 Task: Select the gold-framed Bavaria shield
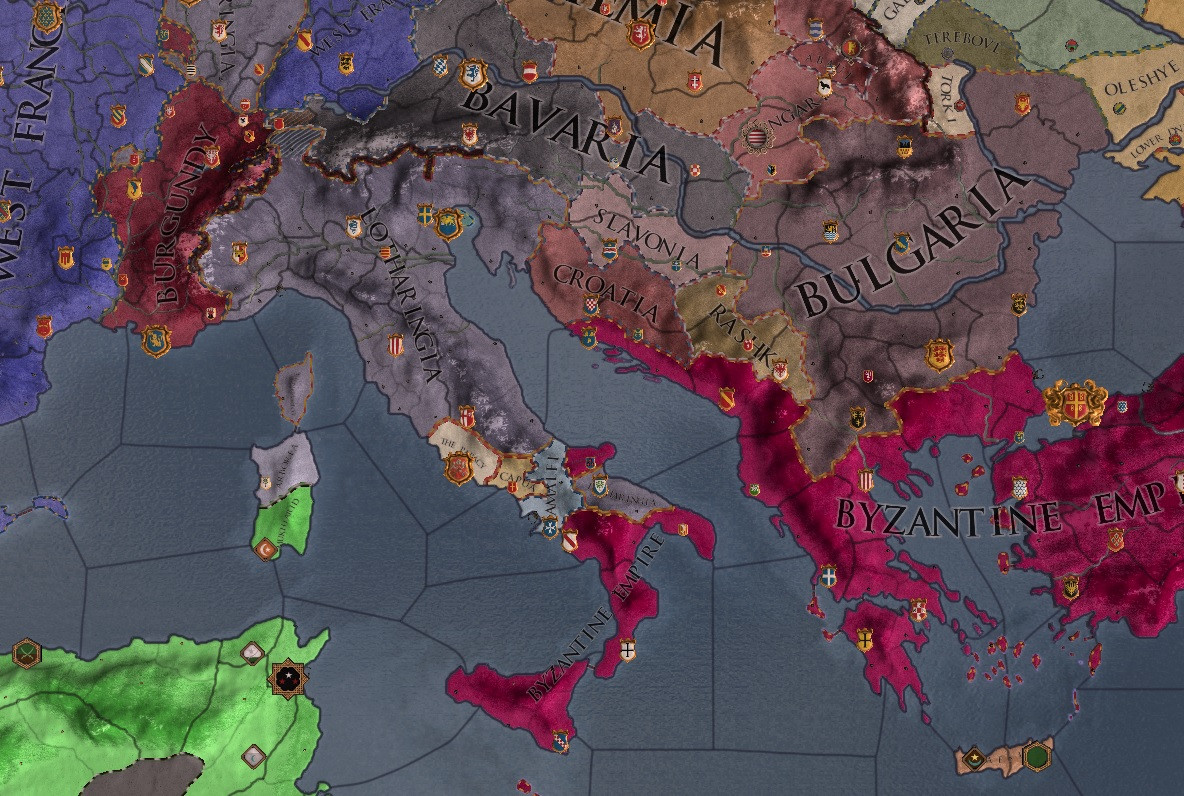click(473, 73)
